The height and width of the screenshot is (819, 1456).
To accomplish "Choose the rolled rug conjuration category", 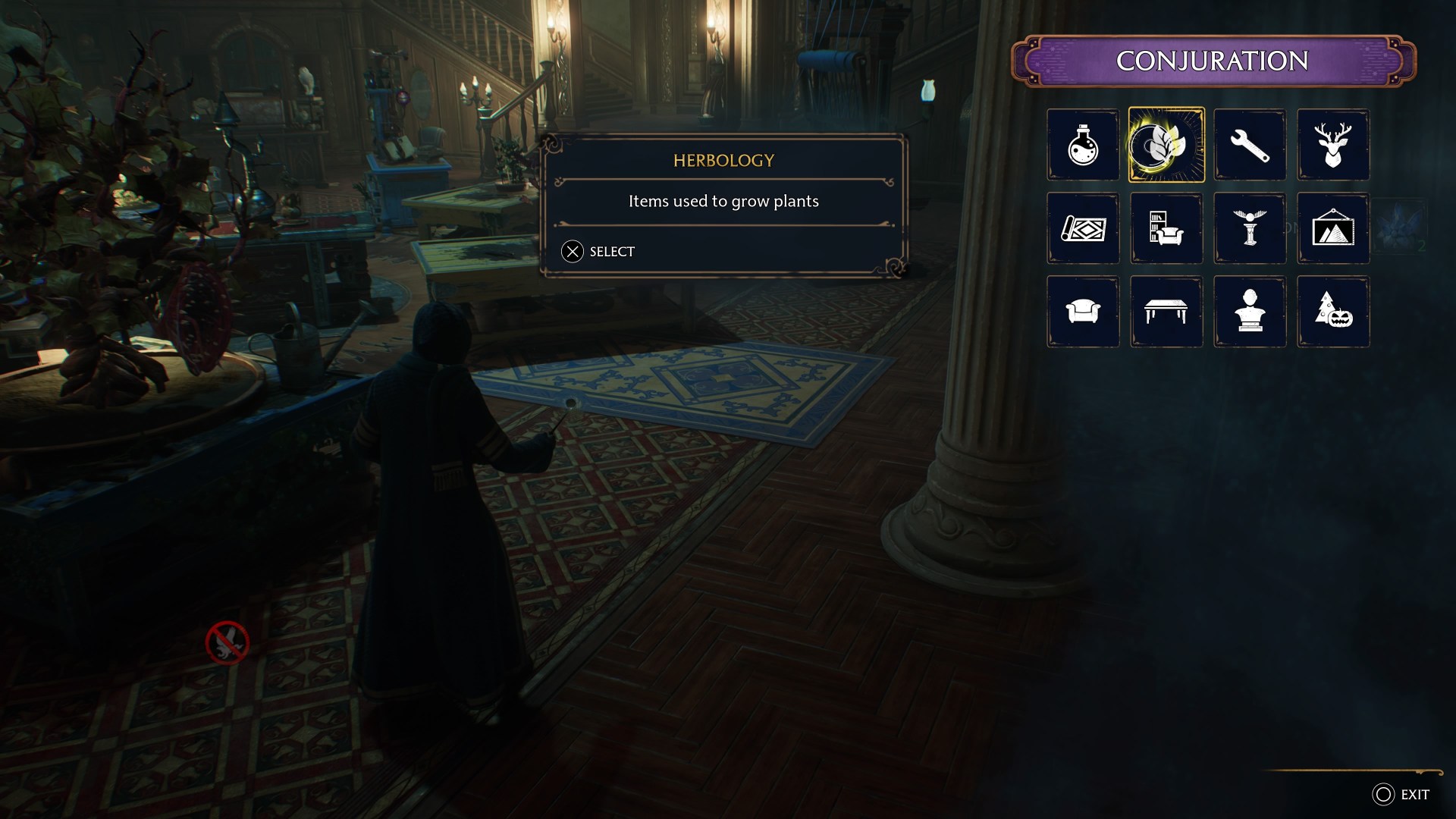I will (x=1083, y=228).
